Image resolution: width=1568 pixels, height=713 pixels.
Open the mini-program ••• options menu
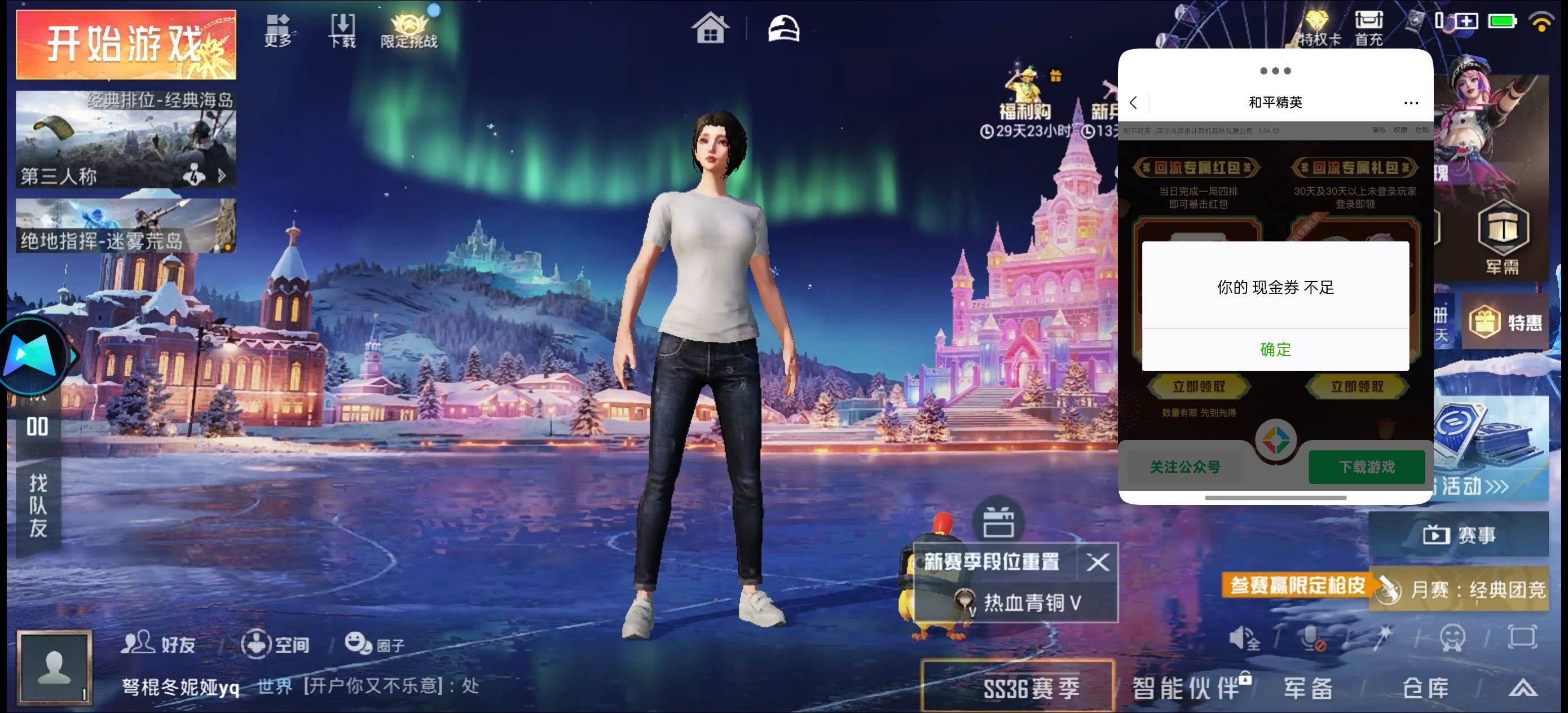click(x=1411, y=103)
